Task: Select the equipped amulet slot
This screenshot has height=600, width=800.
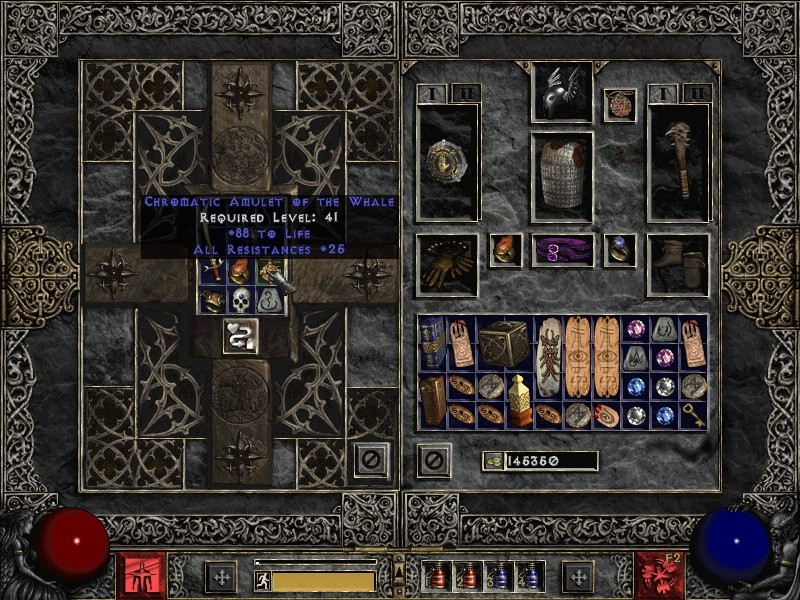Action: coord(620,106)
